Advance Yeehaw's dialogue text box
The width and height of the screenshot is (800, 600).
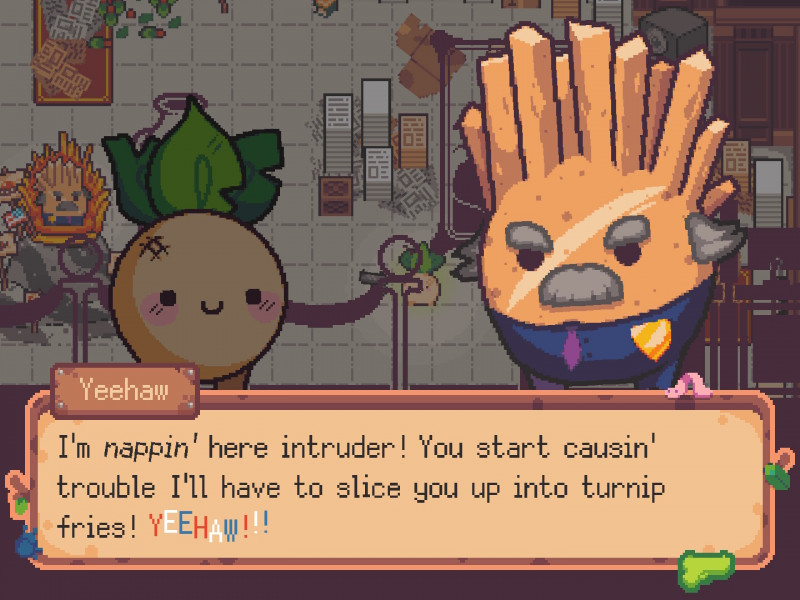coord(400,480)
